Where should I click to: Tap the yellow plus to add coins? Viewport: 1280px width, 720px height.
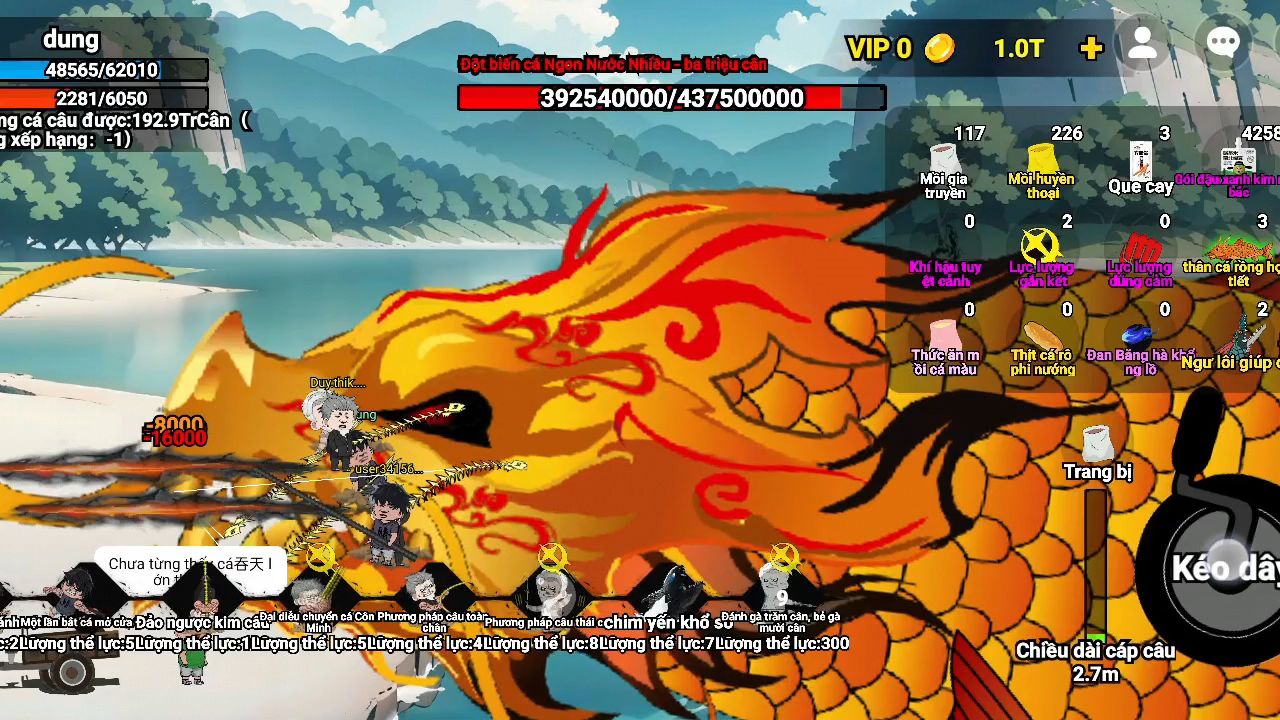[x=1091, y=48]
